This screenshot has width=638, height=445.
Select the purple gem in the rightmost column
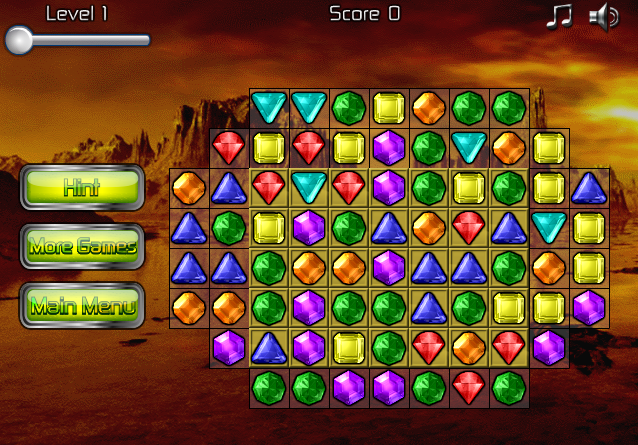(x=589, y=307)
